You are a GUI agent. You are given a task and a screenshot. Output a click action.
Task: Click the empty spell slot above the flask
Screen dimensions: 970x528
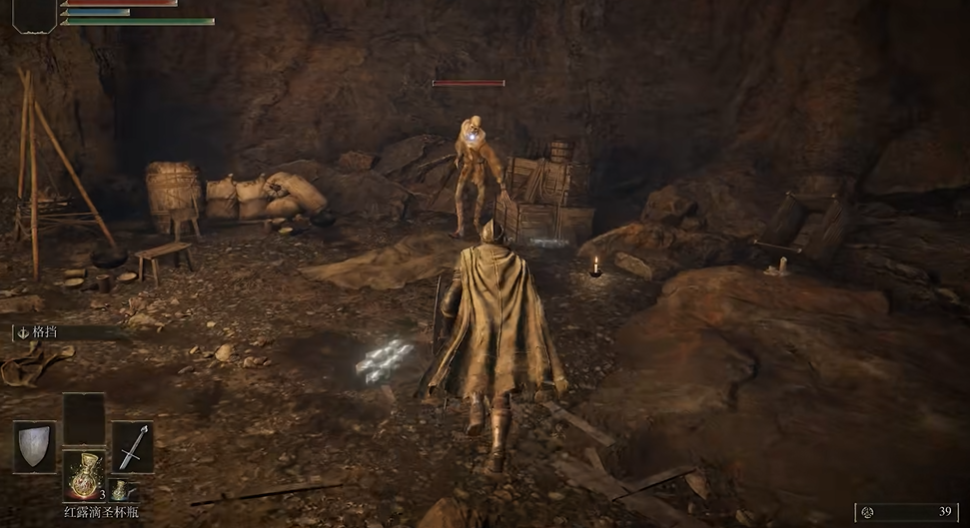84,418
